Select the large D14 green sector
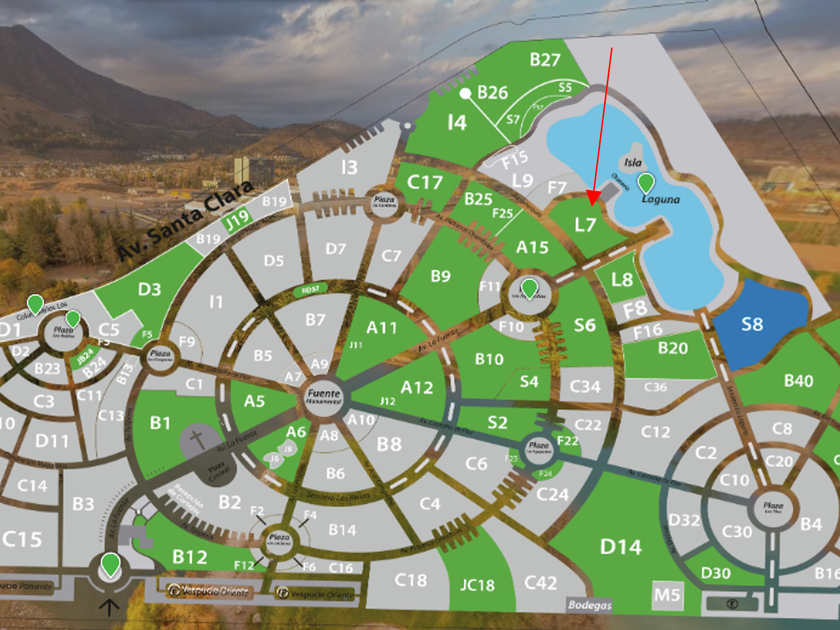 pos(620,547)
